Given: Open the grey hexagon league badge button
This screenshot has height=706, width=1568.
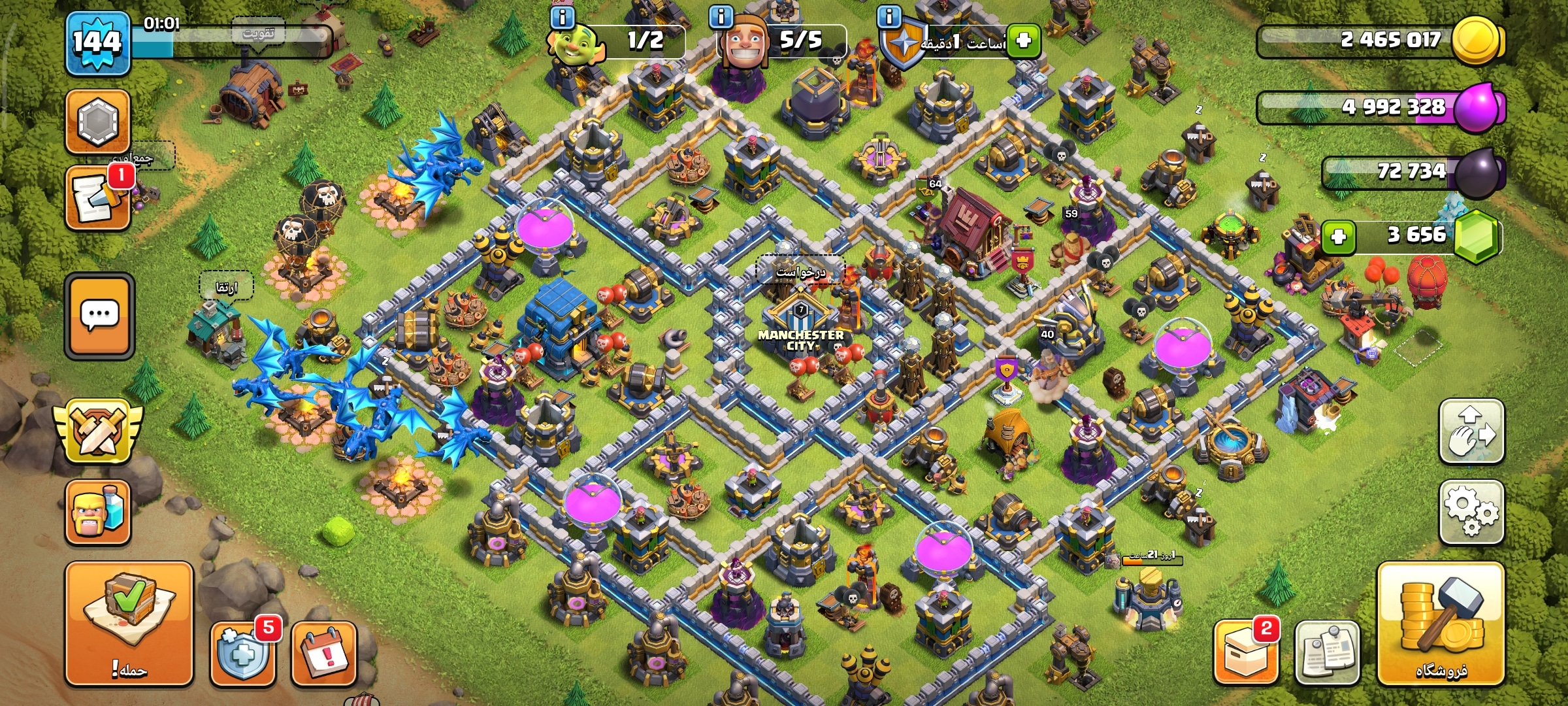Looking at the screenshot, I should click(x=98, y=122).
